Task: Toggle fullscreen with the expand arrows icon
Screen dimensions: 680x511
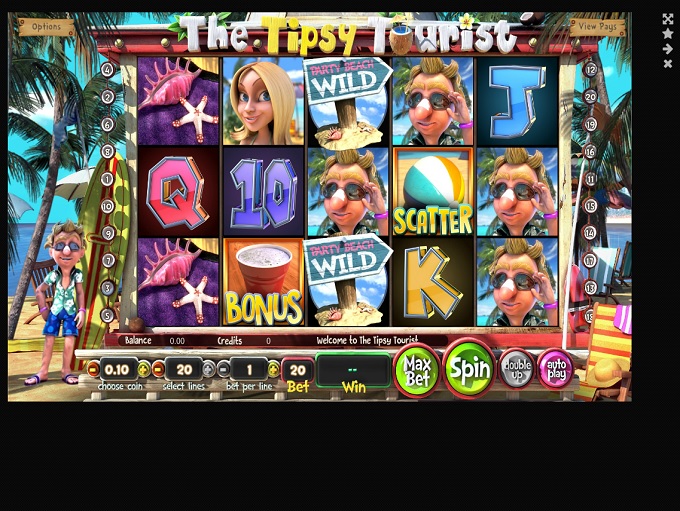Action: click(668, 19)
